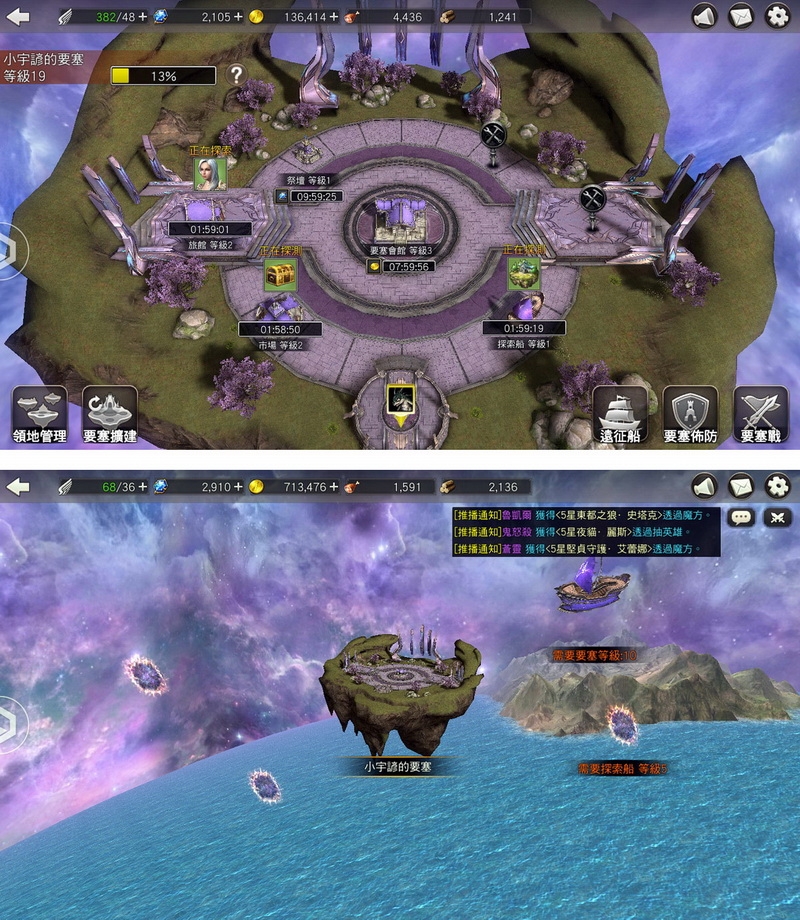Select the 小宇諺的要塞 floating fortress label
Viewport: 800px width, 920px height.
397,767
